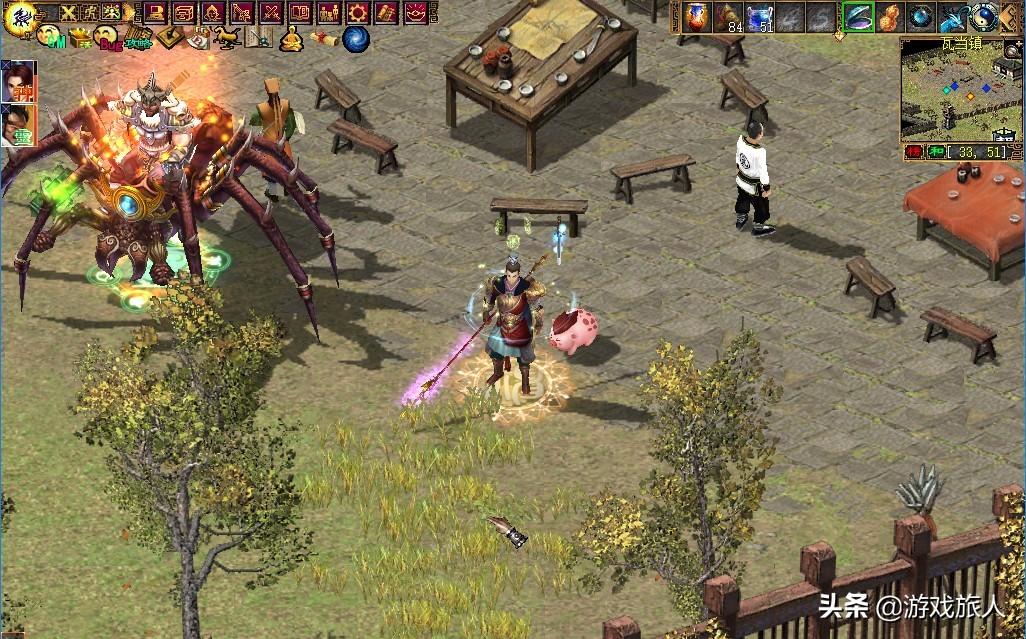Use the orange gourd hotbar item

coord(889,17)
